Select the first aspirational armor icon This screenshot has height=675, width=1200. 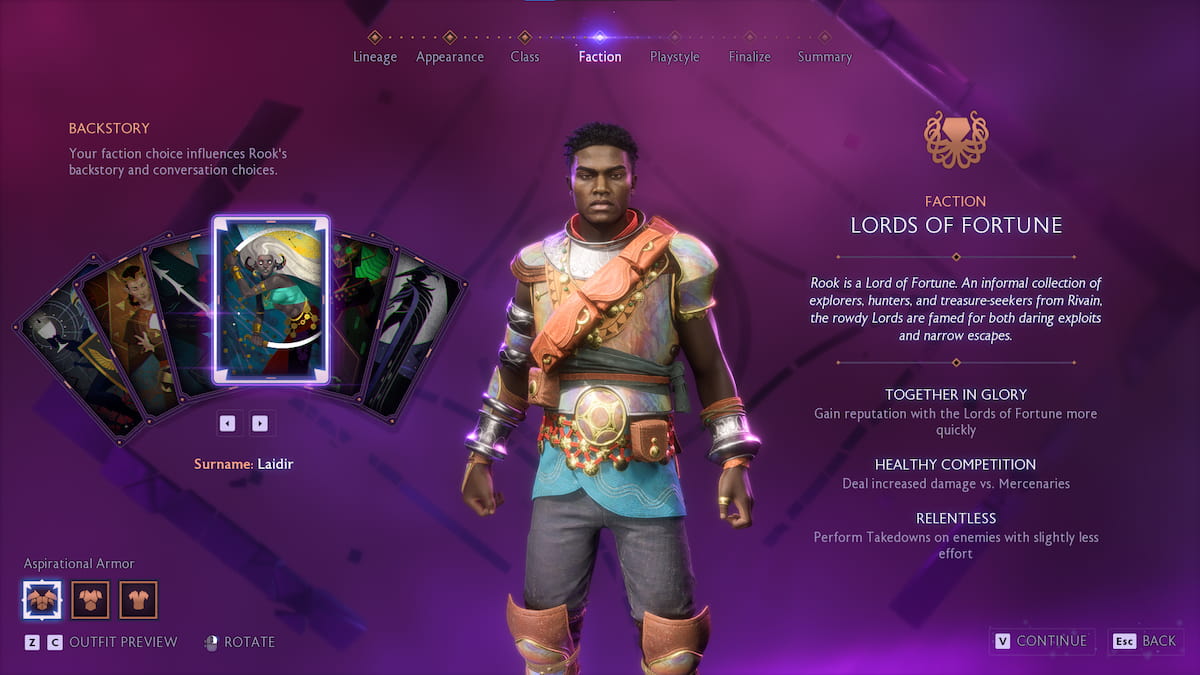pos(42,600)
